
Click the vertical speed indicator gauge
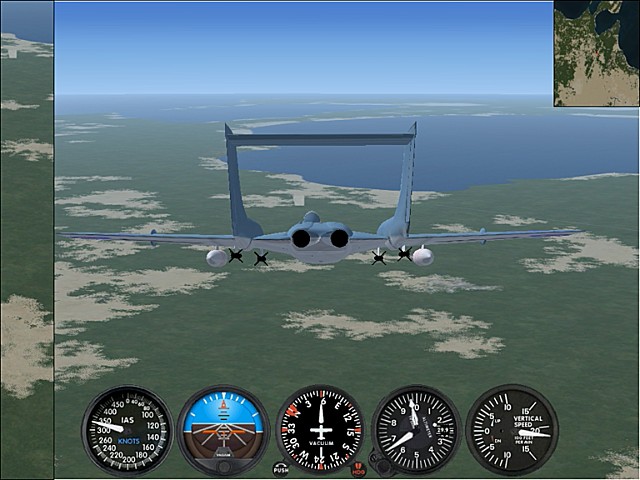(x=512, y=430)
